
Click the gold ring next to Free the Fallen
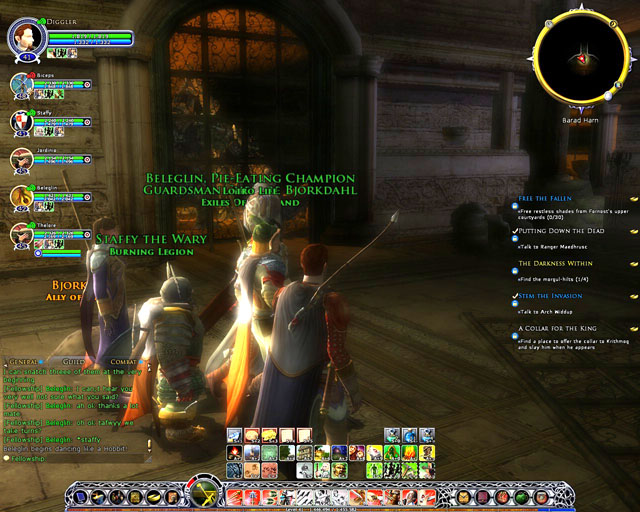pyautogui.click(x=633, y=200)
